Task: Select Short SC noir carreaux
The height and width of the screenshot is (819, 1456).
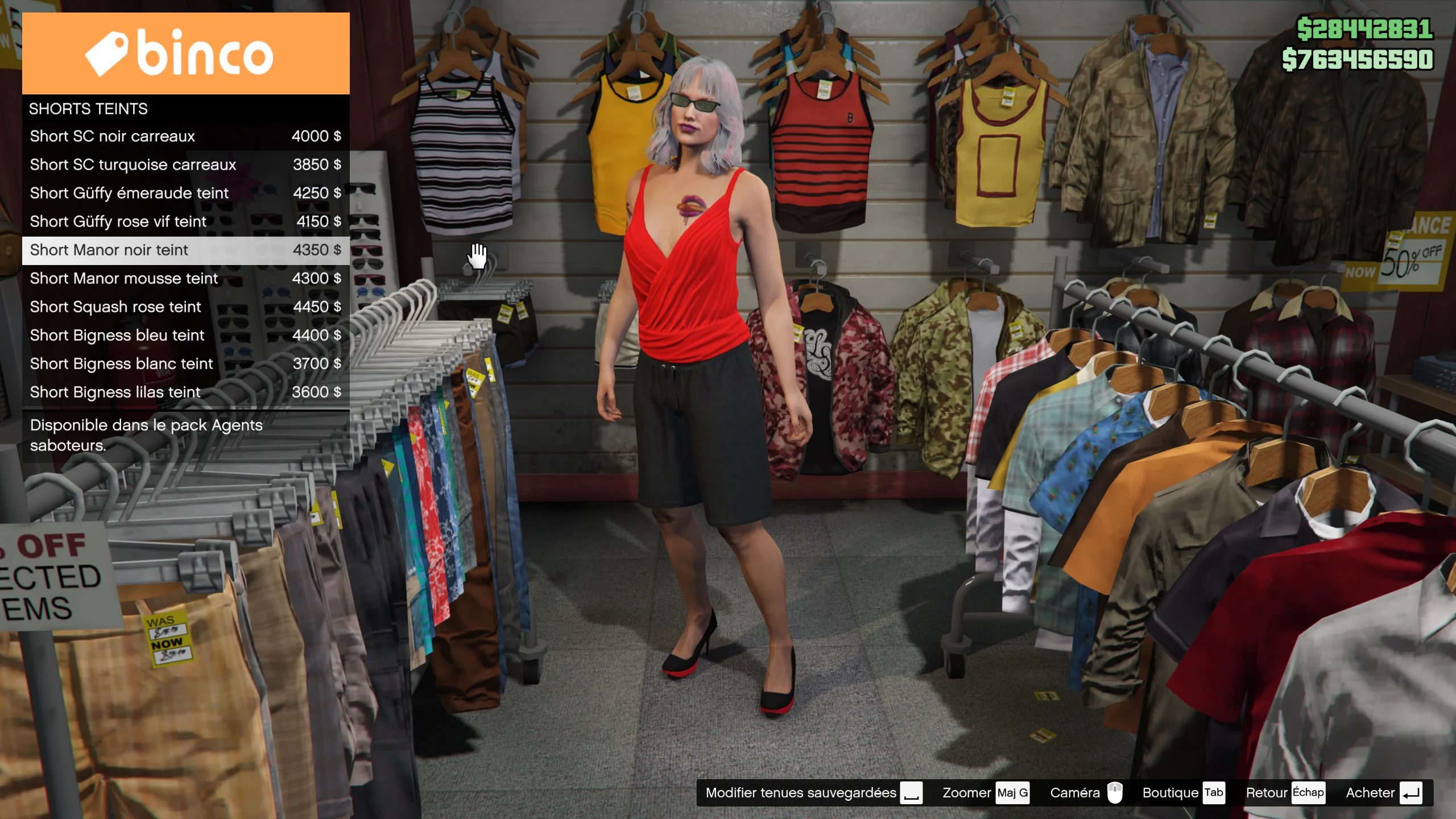Action: [x=185, y=136]
